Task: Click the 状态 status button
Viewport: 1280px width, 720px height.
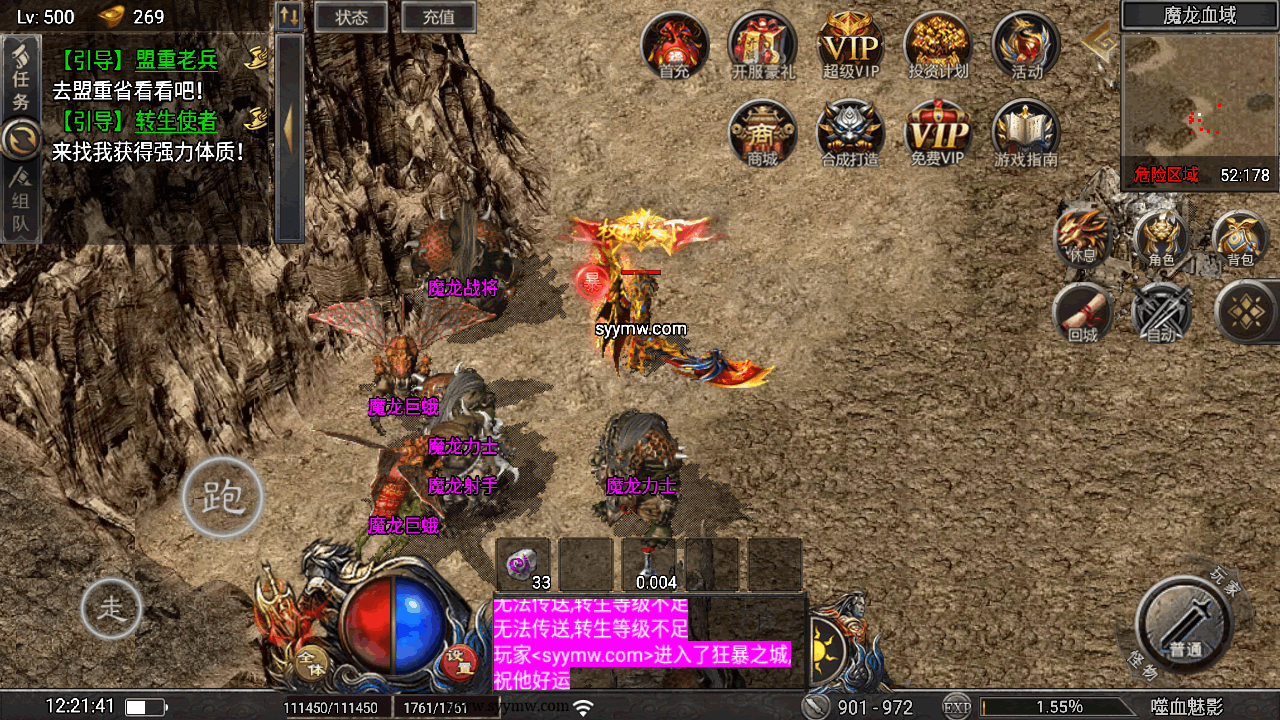Action: pos(351,17)
